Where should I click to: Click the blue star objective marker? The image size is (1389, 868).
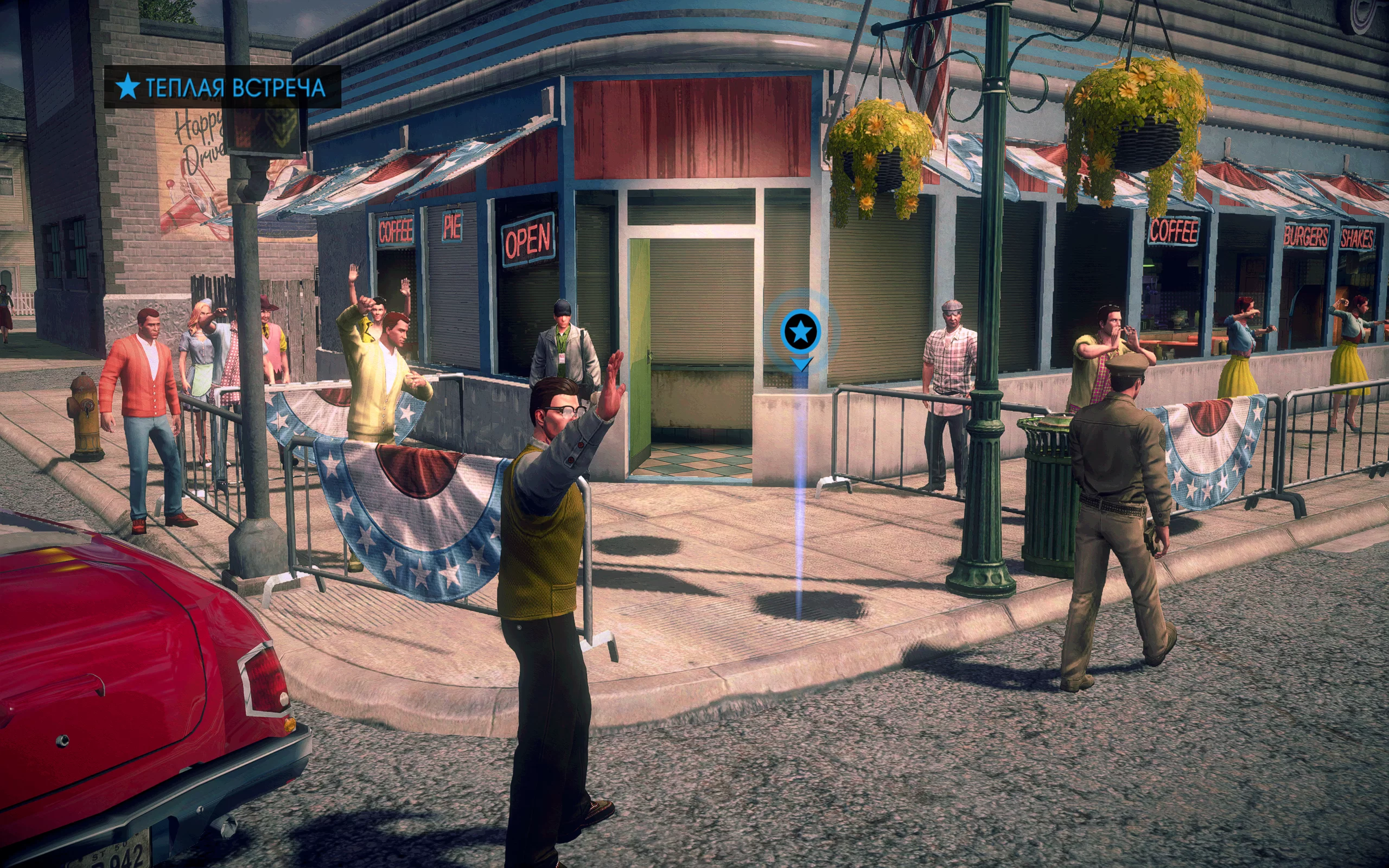pyautogui.click(x=801, y=331)
